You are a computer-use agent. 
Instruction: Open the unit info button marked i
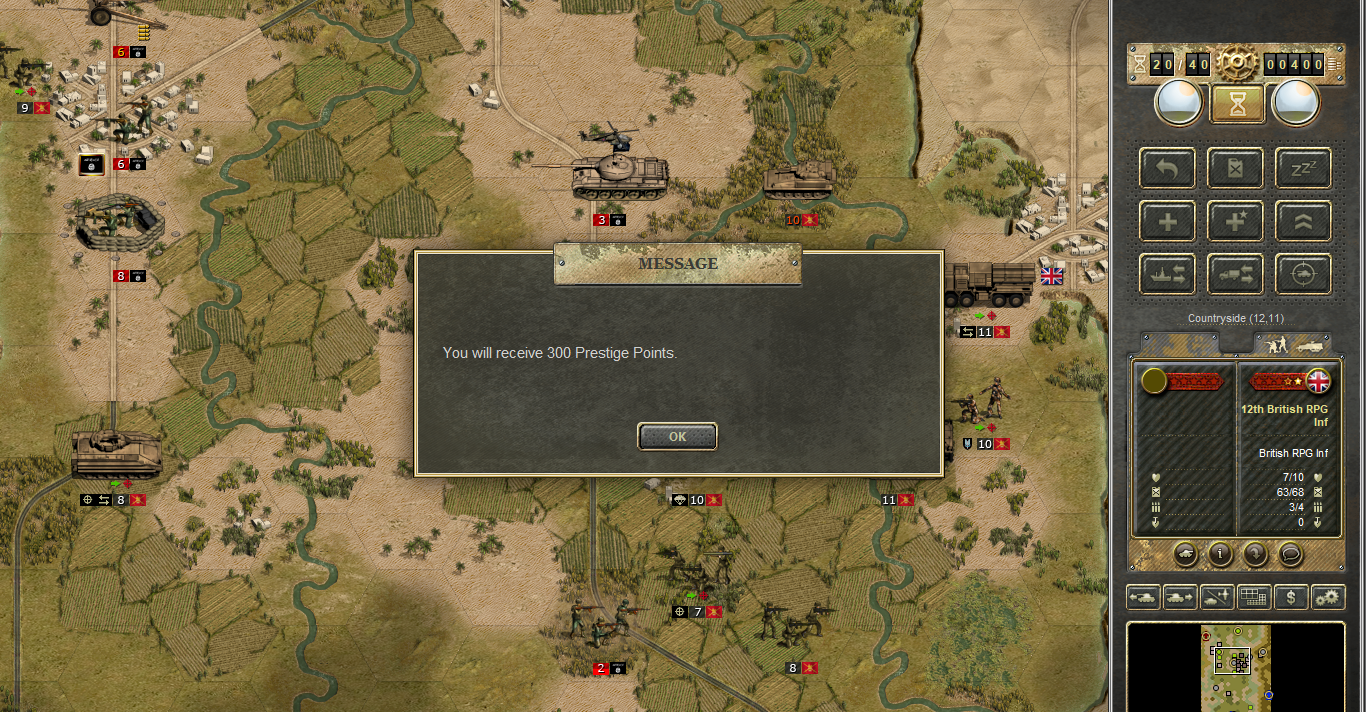point(1219,552)
